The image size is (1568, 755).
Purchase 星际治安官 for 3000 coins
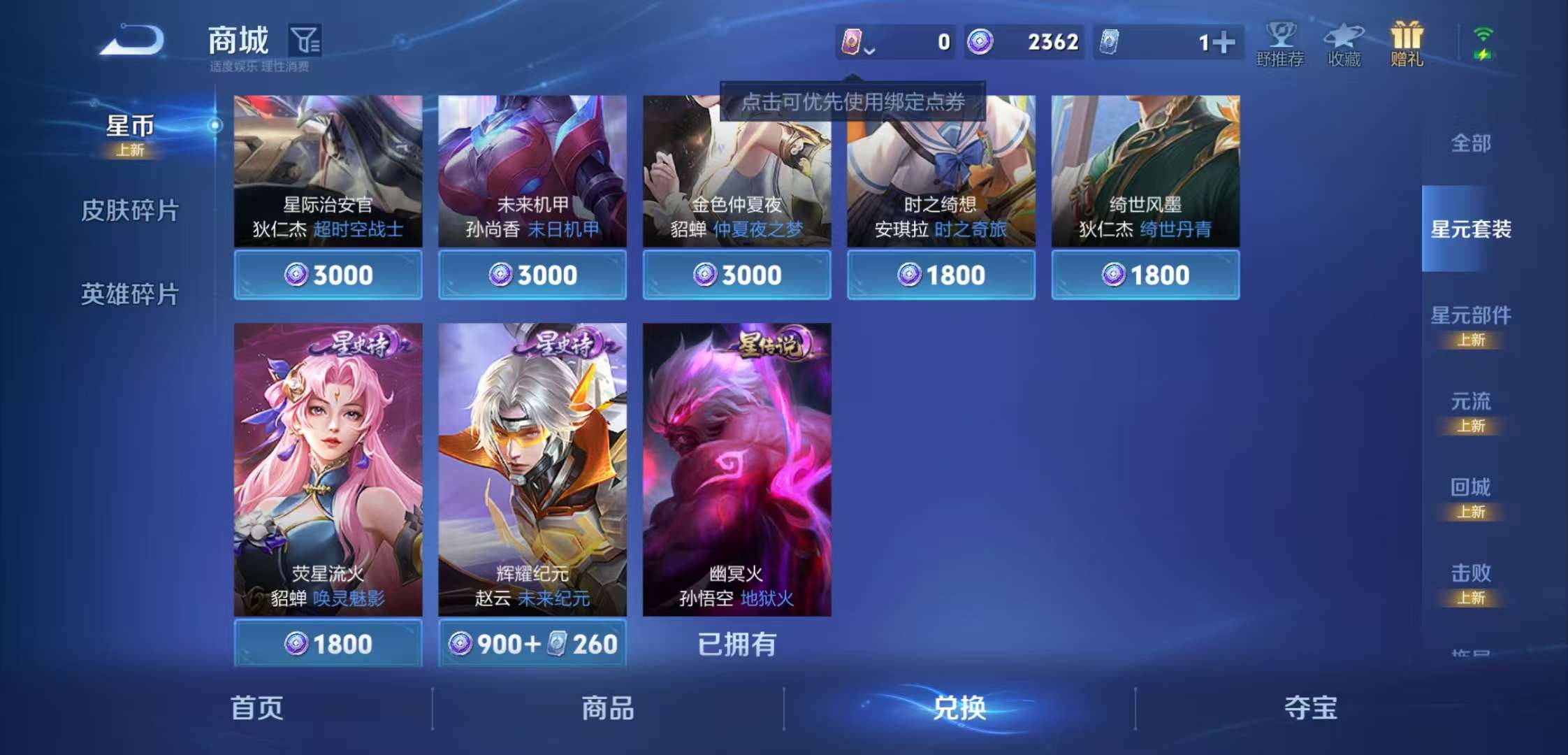(327, 275)
